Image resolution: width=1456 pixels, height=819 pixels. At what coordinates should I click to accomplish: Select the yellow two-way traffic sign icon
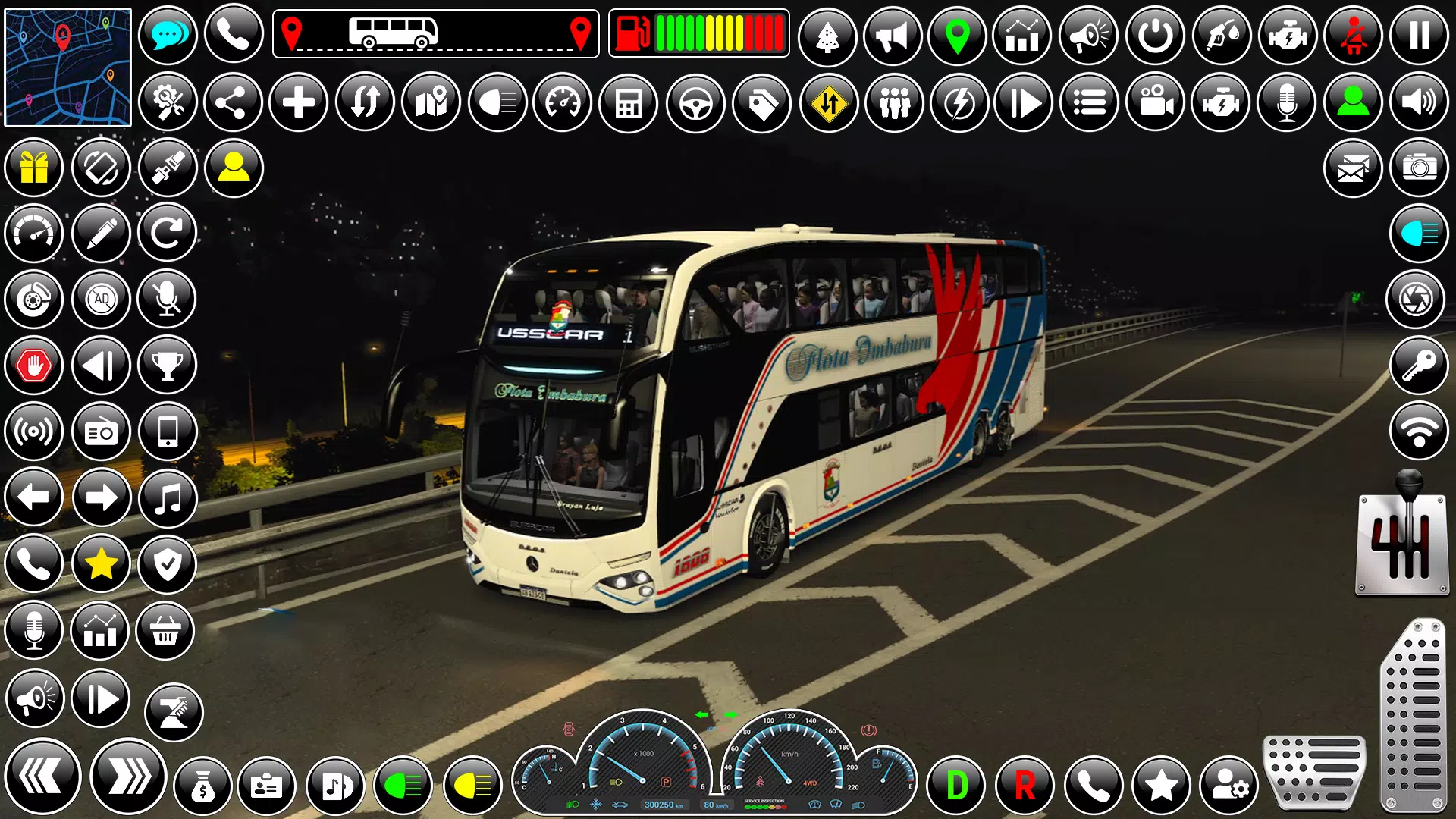pyautogui.click(x=827, y=102)
